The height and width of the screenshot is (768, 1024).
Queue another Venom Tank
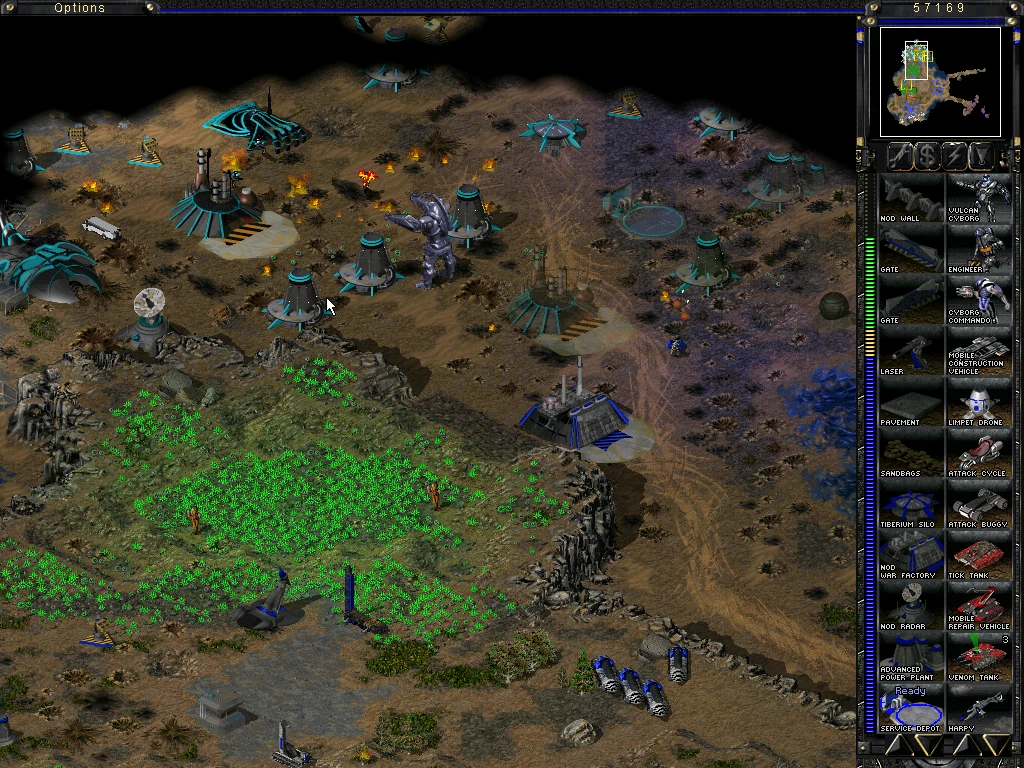979,657
